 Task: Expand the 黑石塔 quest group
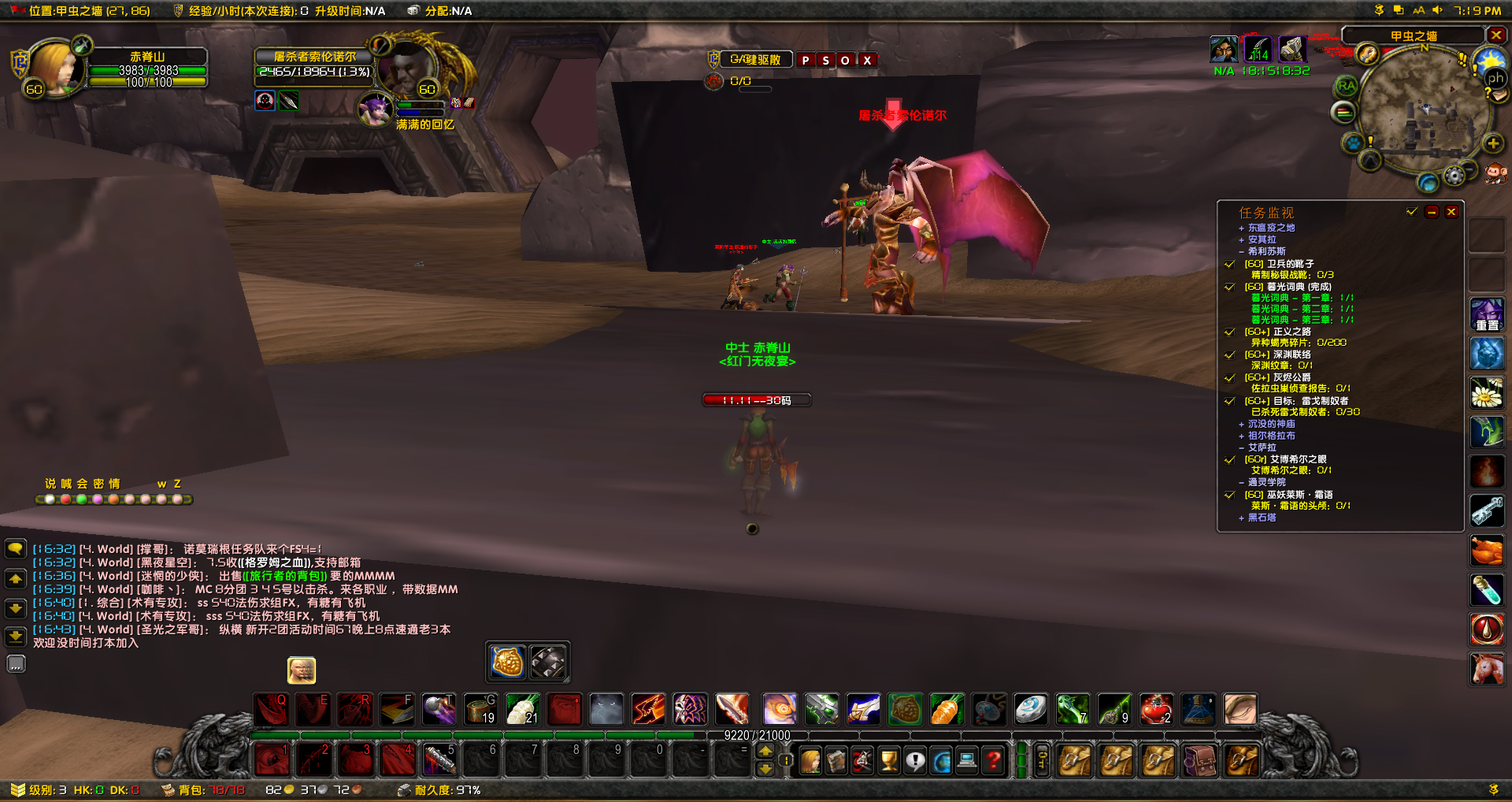1243,518
